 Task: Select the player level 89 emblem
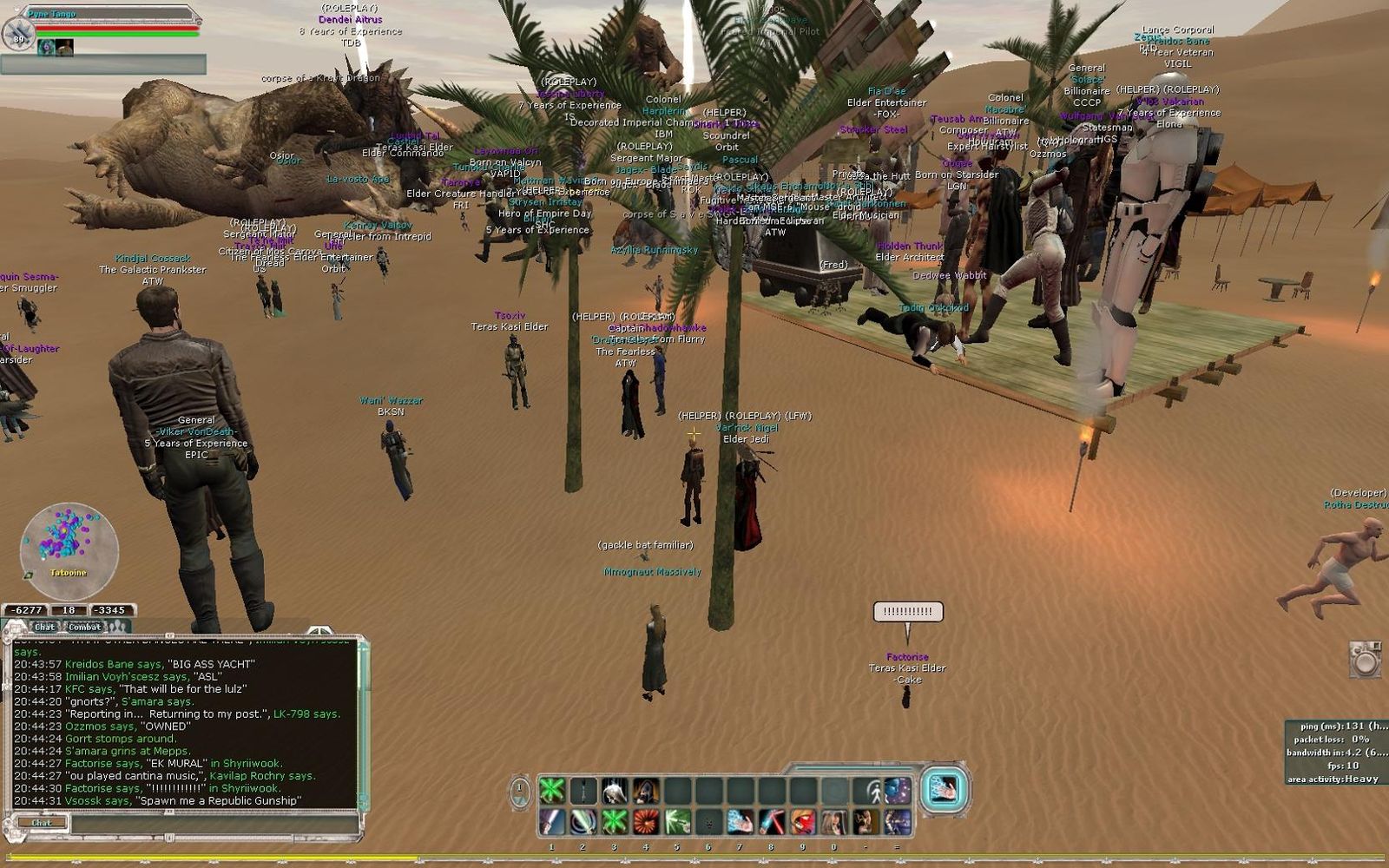click(18, 35)
